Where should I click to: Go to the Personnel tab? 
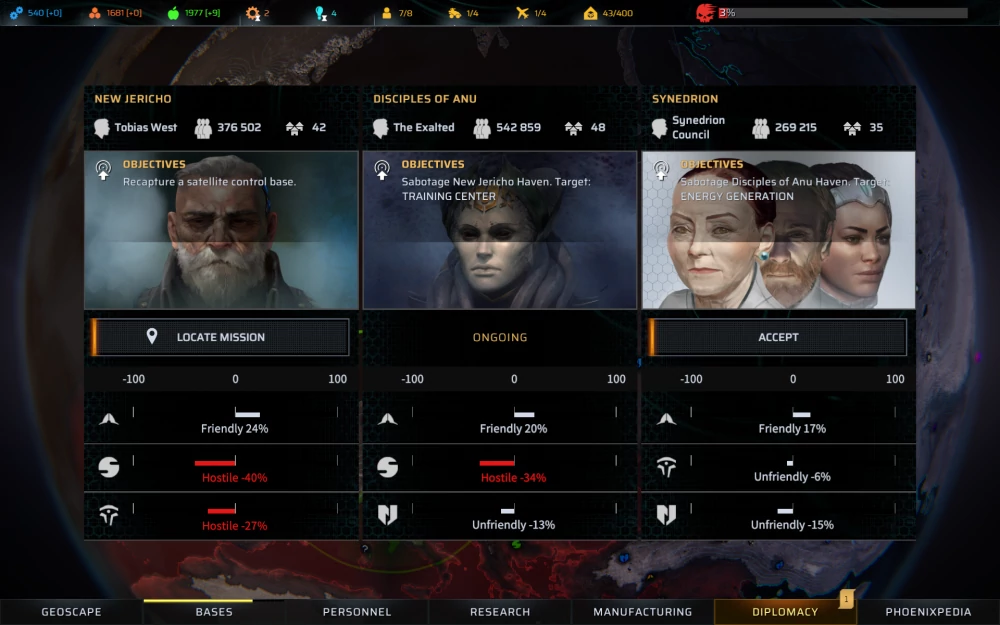(x=357, y=612)
